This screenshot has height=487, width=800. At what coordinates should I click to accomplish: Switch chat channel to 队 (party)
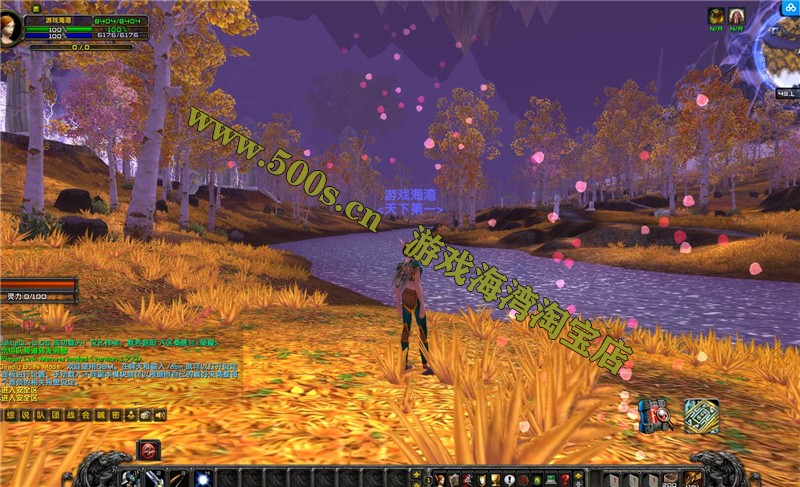(42, 414)
